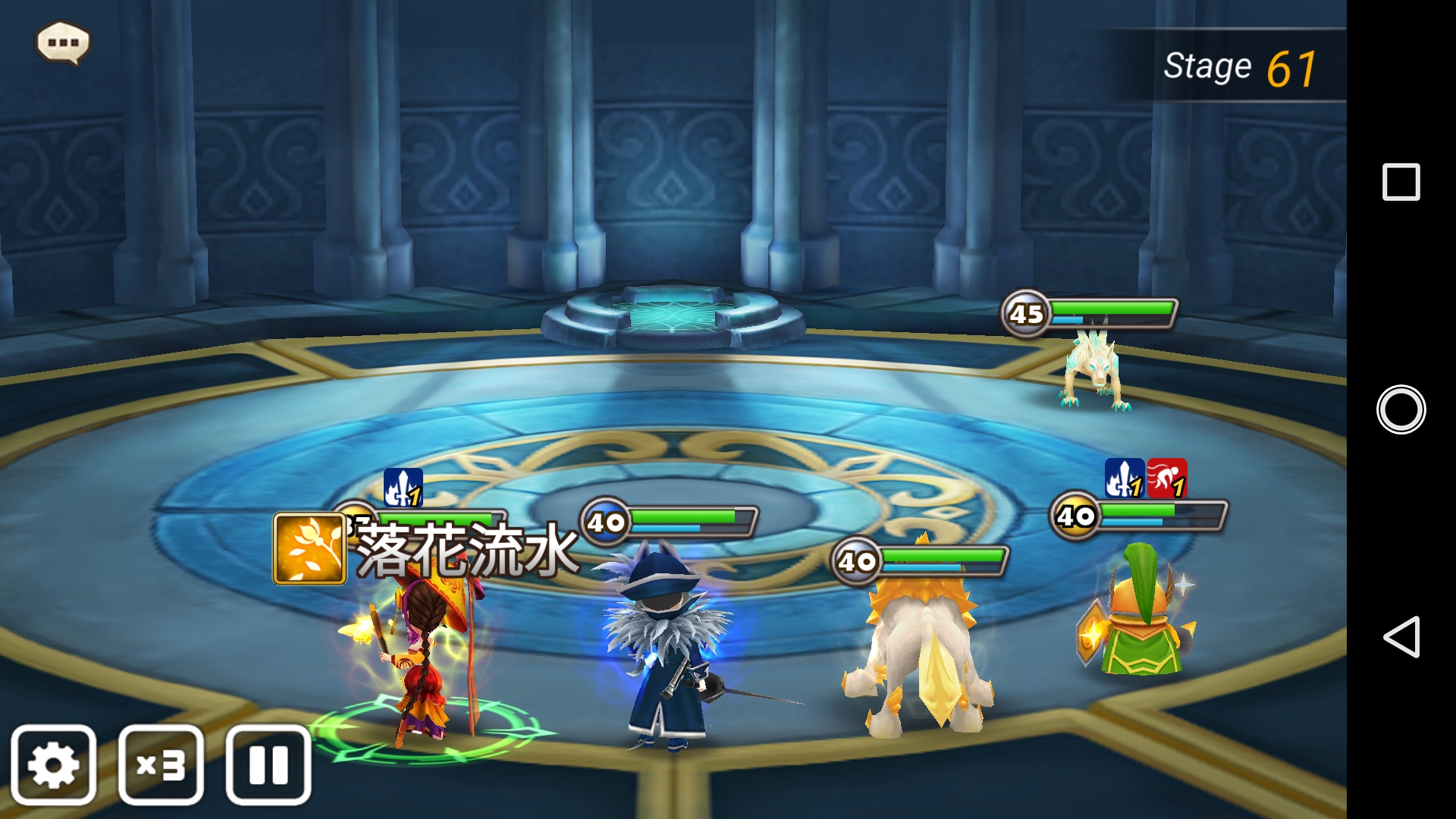
Task: Open the chat speech bubble
Action: click(63, 42)
